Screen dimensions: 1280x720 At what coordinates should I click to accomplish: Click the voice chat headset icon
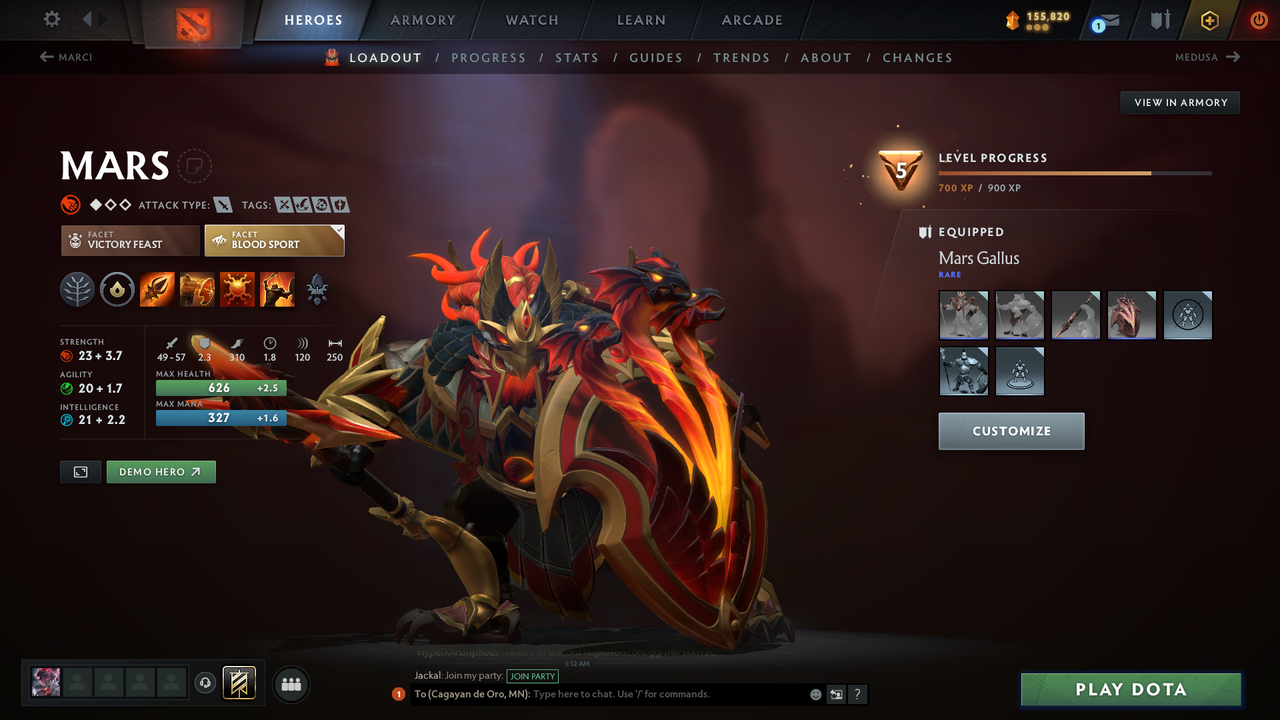point(207,683)
